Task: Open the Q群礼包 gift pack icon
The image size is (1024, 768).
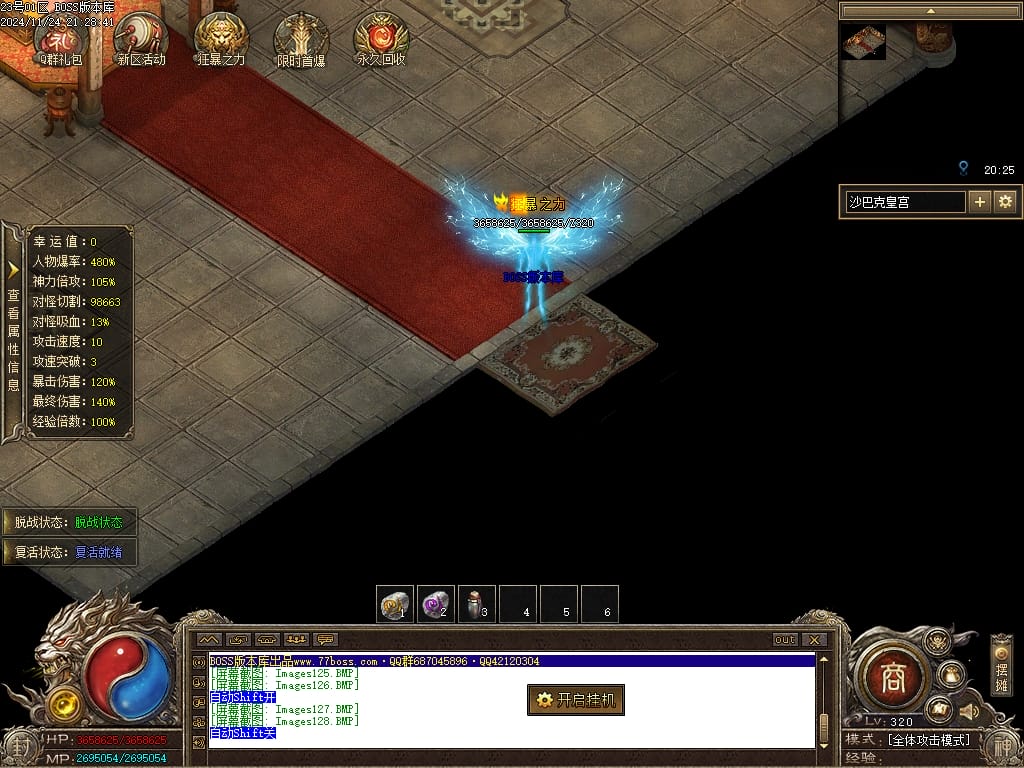Action: (57, 38)
